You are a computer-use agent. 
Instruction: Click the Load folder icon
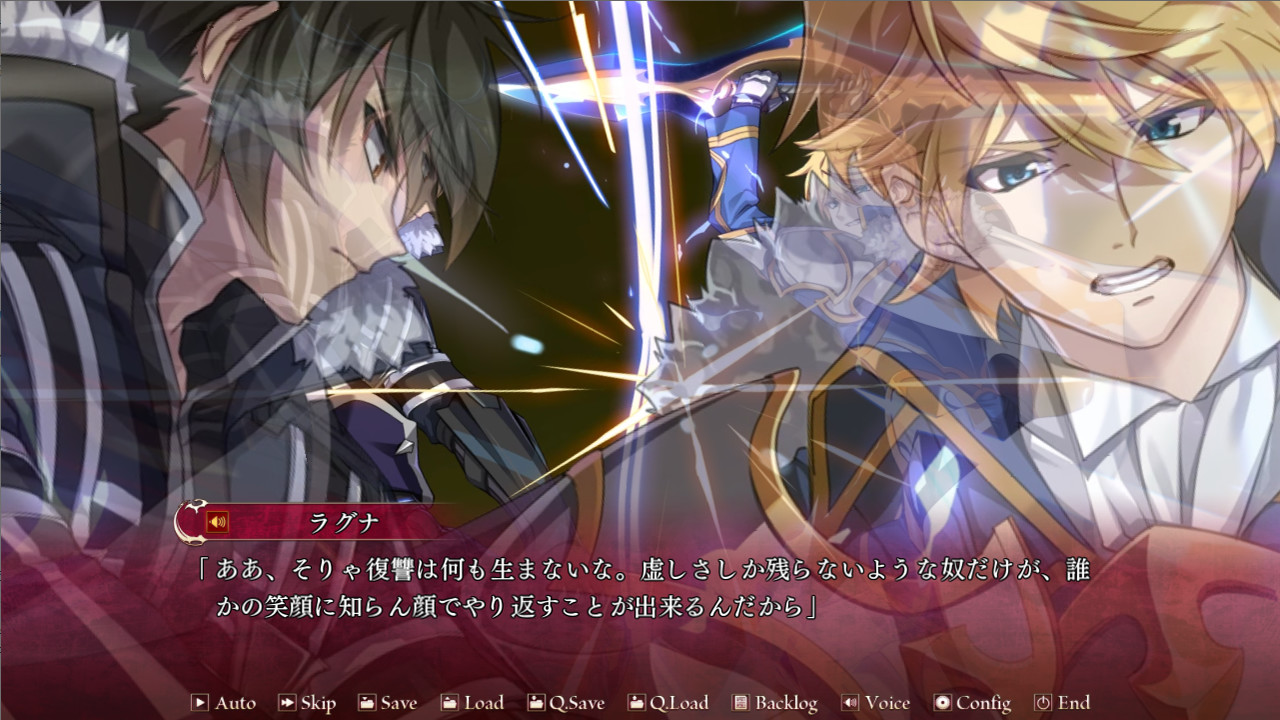coord(451,703)
